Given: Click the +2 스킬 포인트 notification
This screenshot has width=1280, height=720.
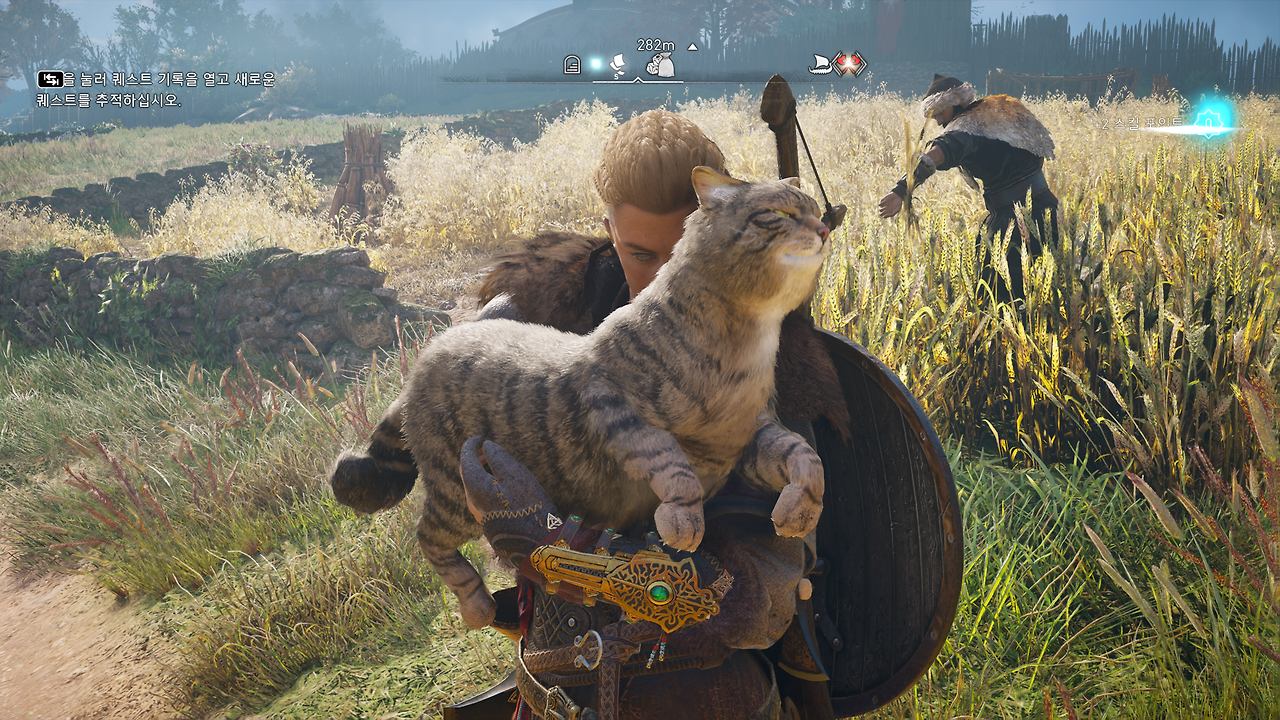Looking at the screenshot, I should [1150, 122].
